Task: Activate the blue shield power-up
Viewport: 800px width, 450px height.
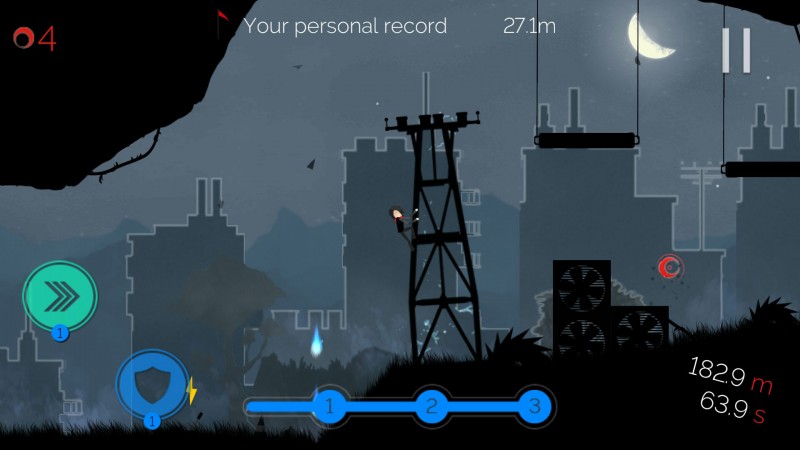Action: [152, 384]
